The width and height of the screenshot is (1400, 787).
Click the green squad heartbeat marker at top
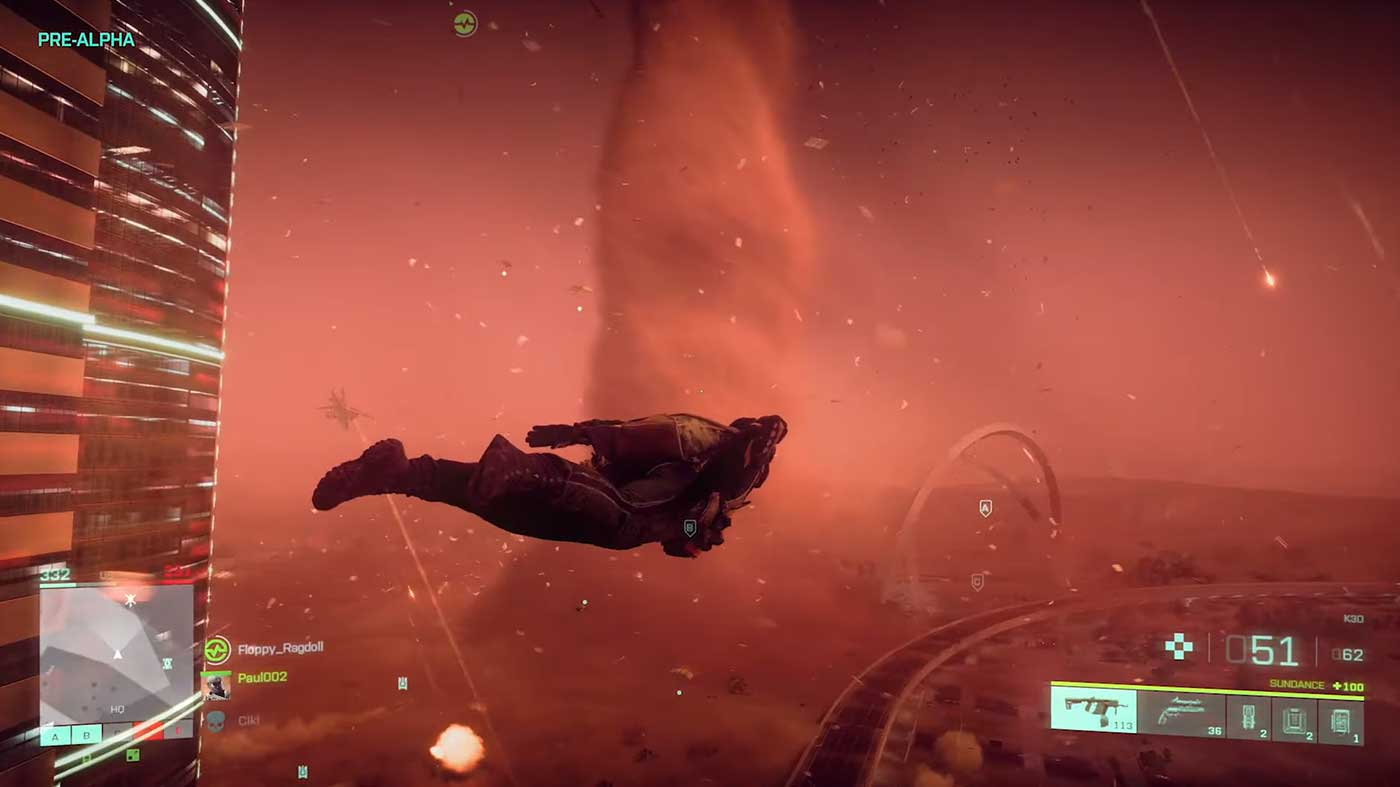(465, 23)
